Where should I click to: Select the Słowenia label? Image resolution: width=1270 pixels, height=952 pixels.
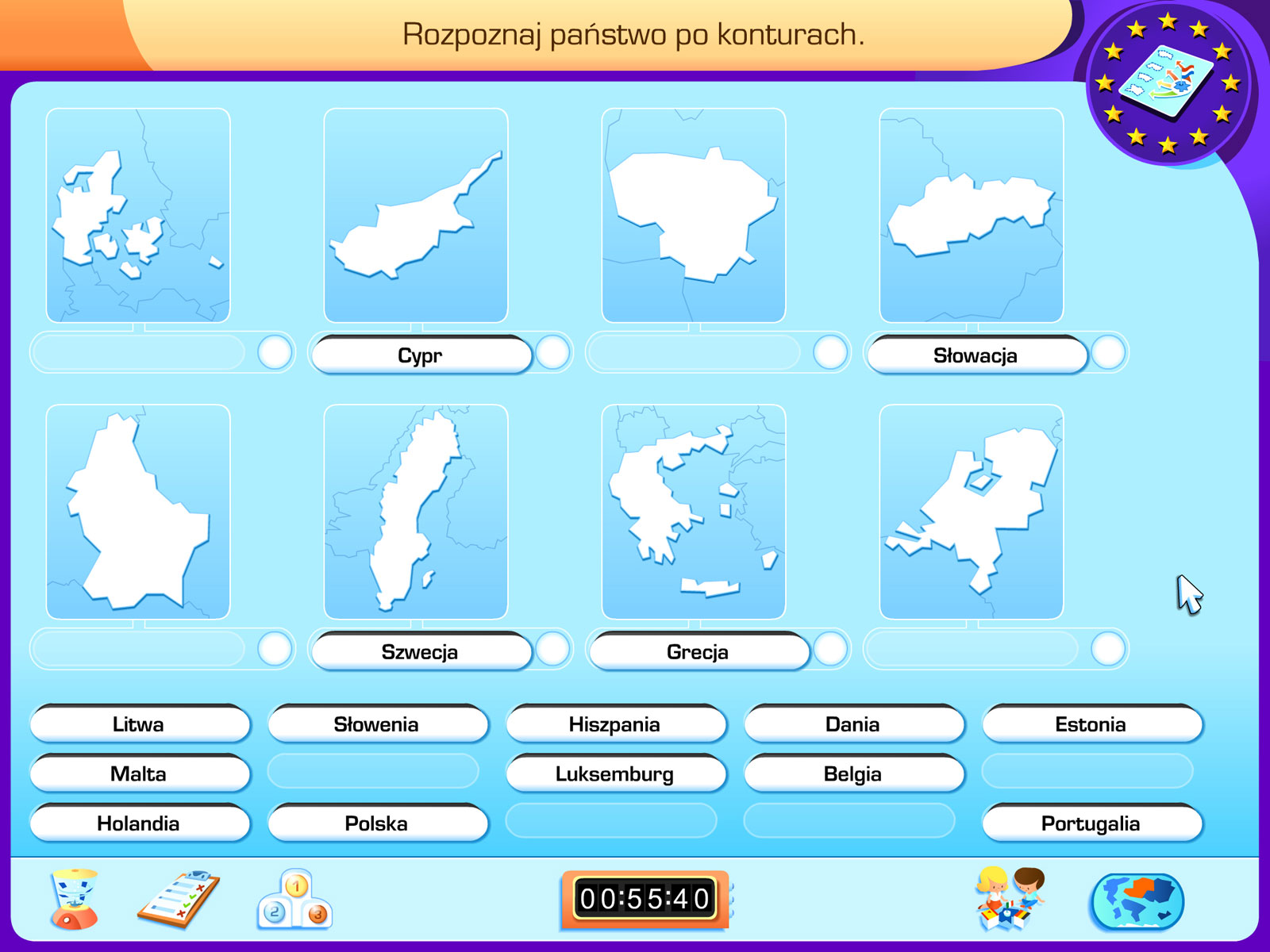tap(376, 724)
